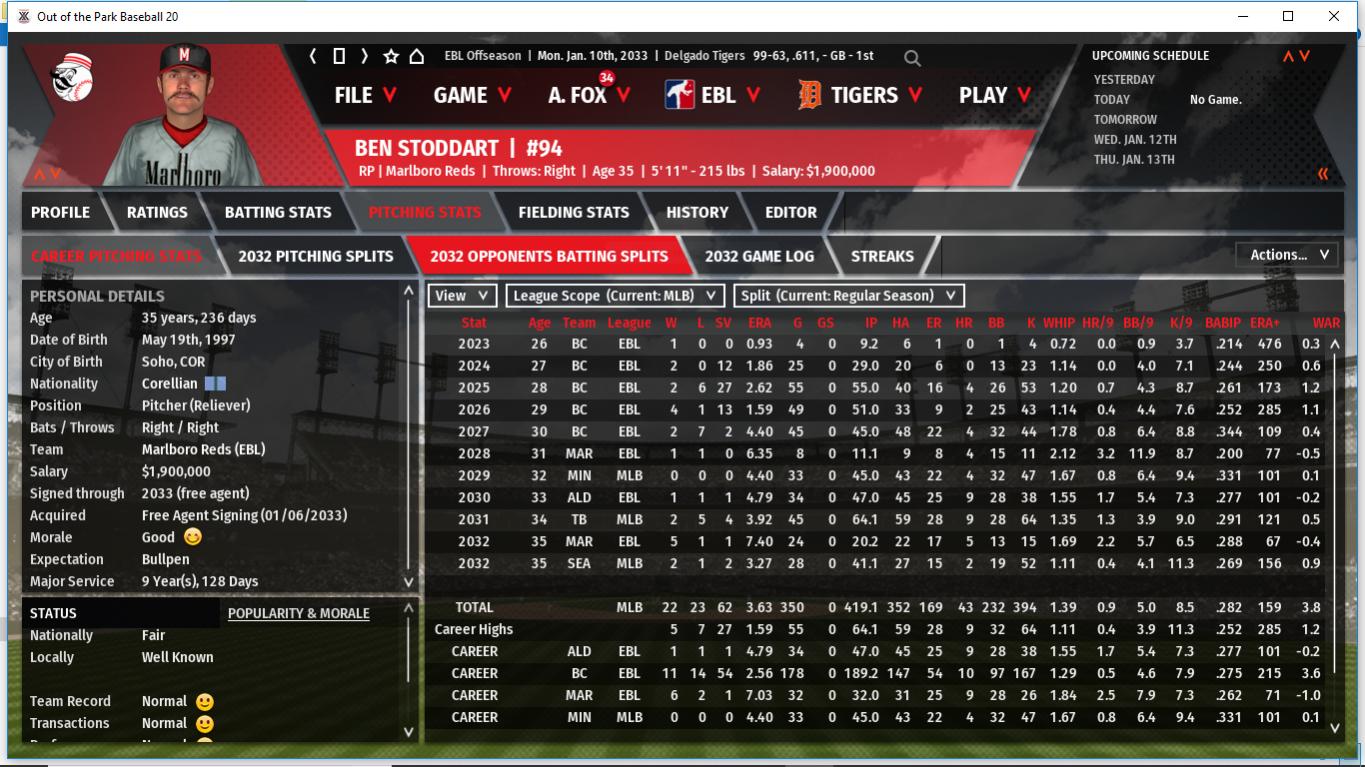
Task: Open the FILE menu
Action: pyautogui.click(x=365, y=95)
